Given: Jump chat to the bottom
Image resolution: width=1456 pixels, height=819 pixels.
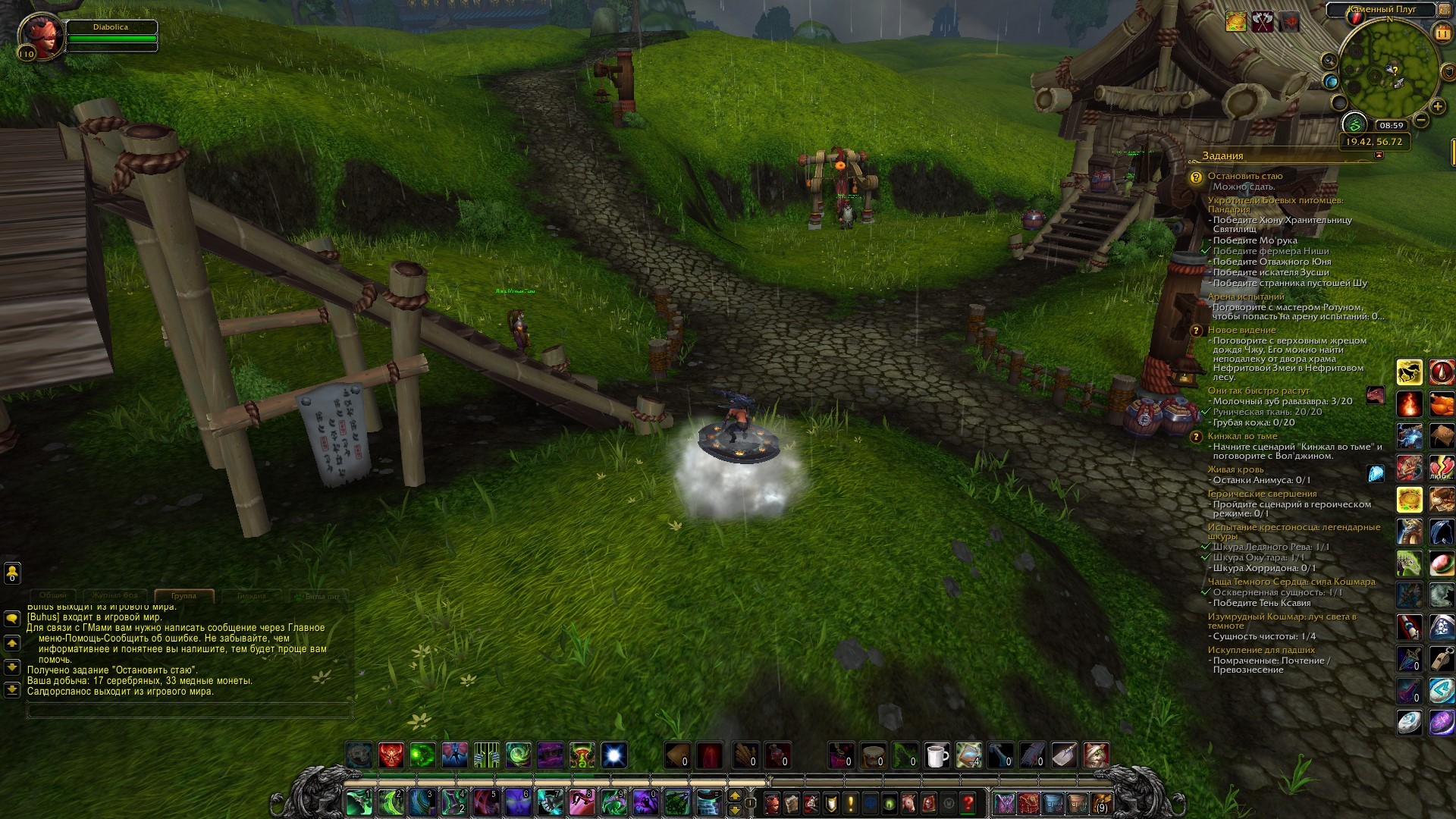Looking at the screenshot, I should [12, 689].
